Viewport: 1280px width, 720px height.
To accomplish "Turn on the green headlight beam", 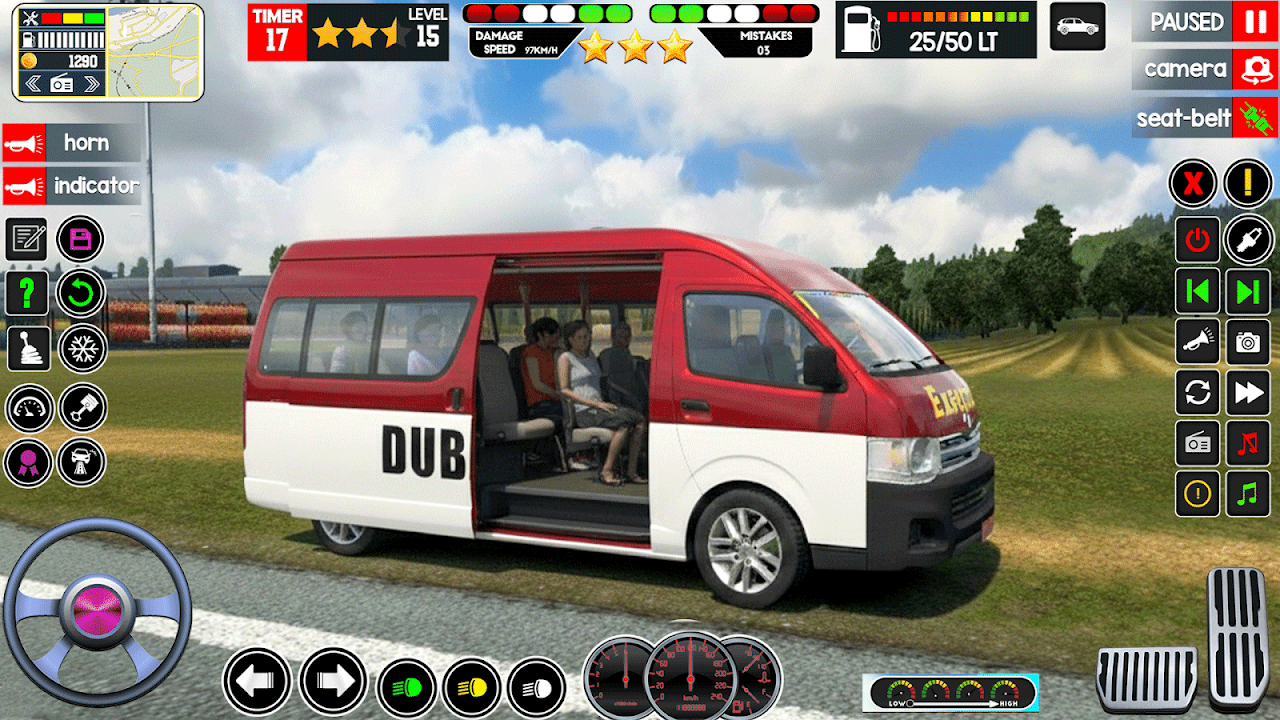I will coord(405,688).
